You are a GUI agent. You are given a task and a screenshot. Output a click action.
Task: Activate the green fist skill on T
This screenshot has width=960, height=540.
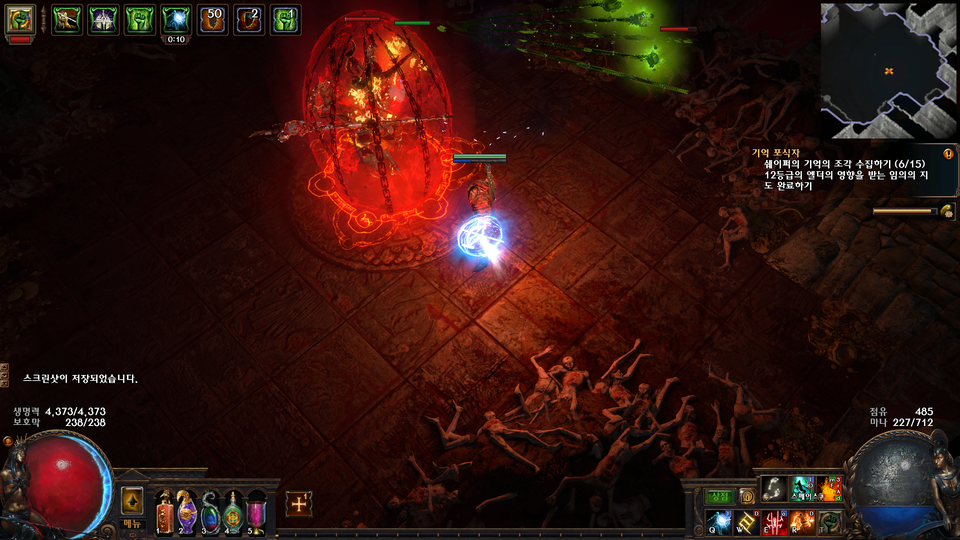click(x=830, y=521)
